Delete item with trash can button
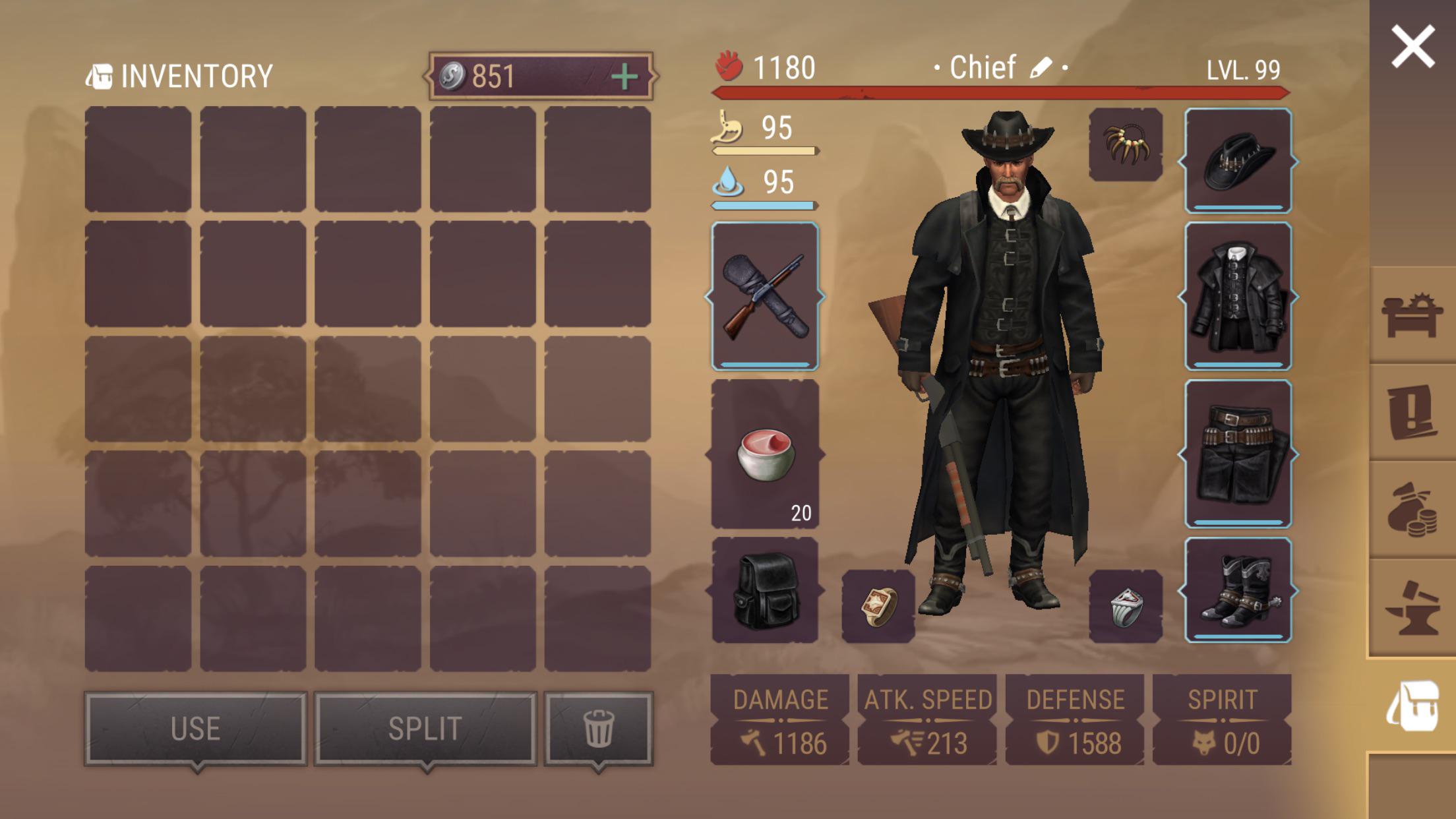The height and width of the screenshot is (819, 1456). [598, 729]
